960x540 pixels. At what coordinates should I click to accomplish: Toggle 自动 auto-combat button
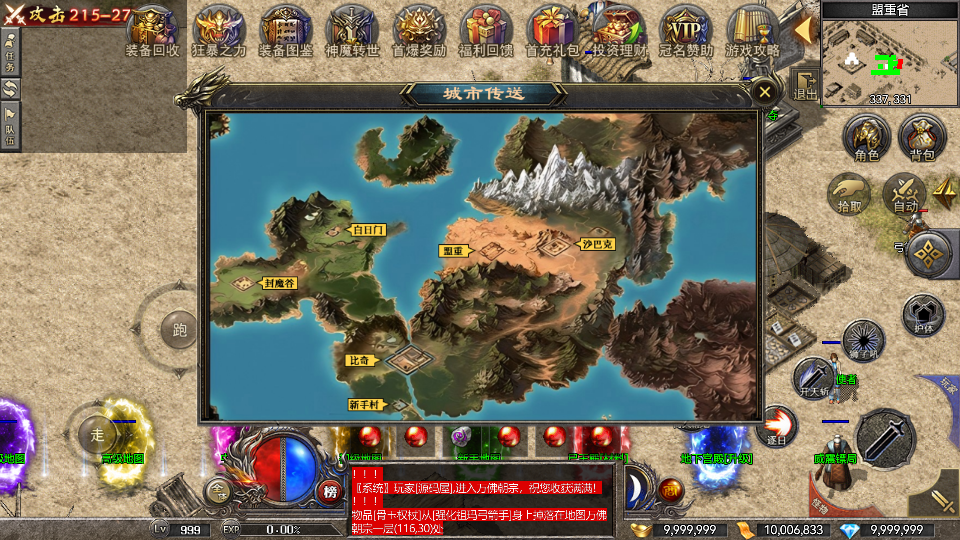[x=906, y=193]
